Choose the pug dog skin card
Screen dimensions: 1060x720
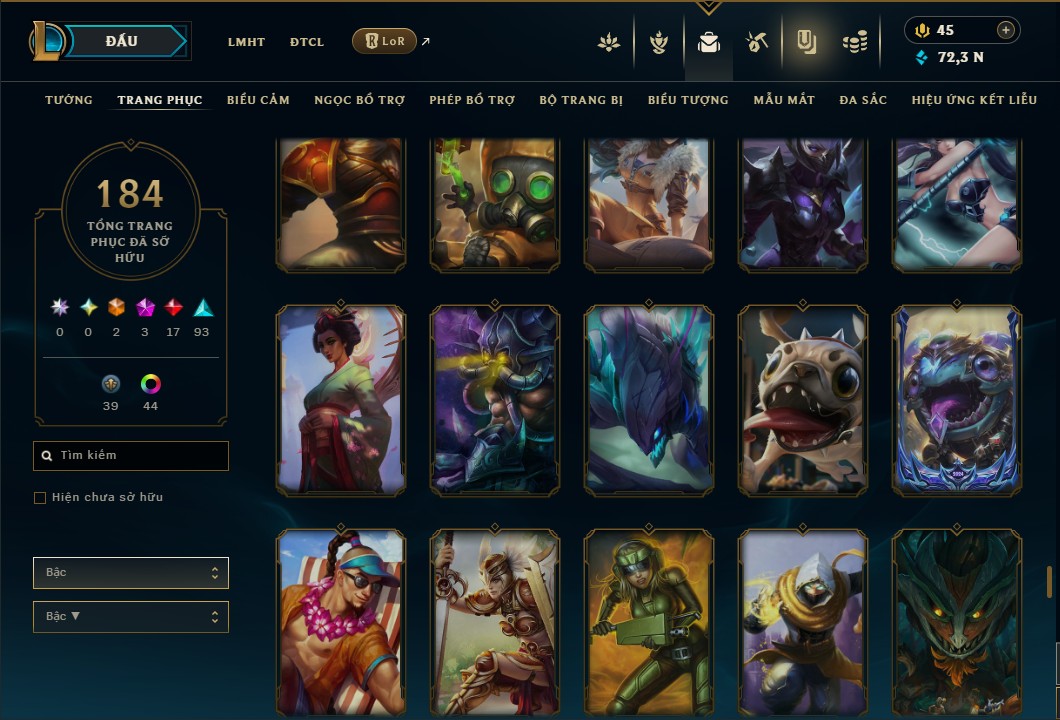803,400
